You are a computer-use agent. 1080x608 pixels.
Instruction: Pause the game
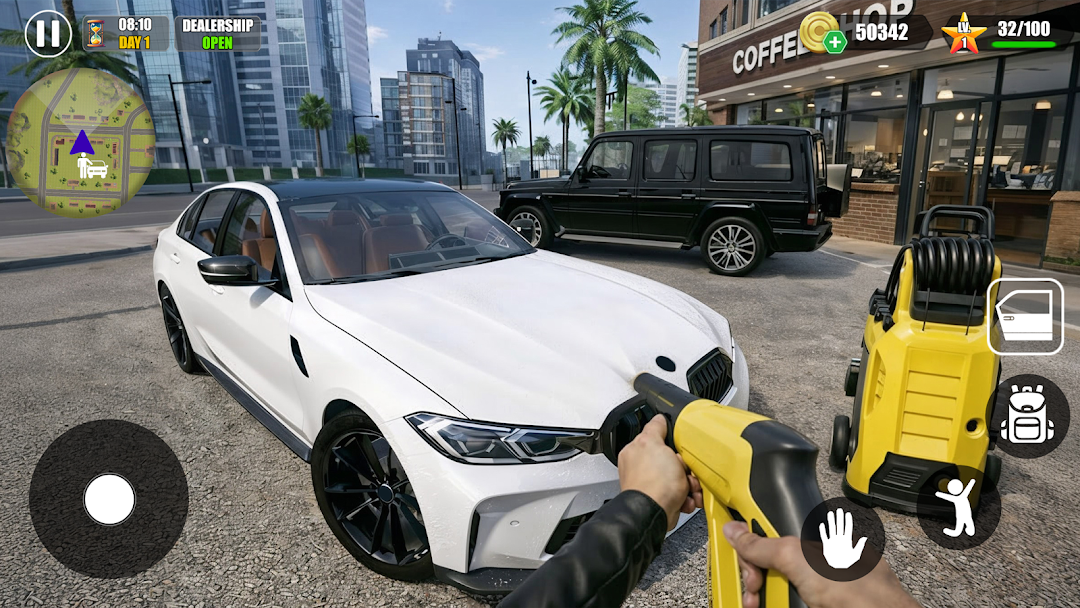click(x=47, y=33)
